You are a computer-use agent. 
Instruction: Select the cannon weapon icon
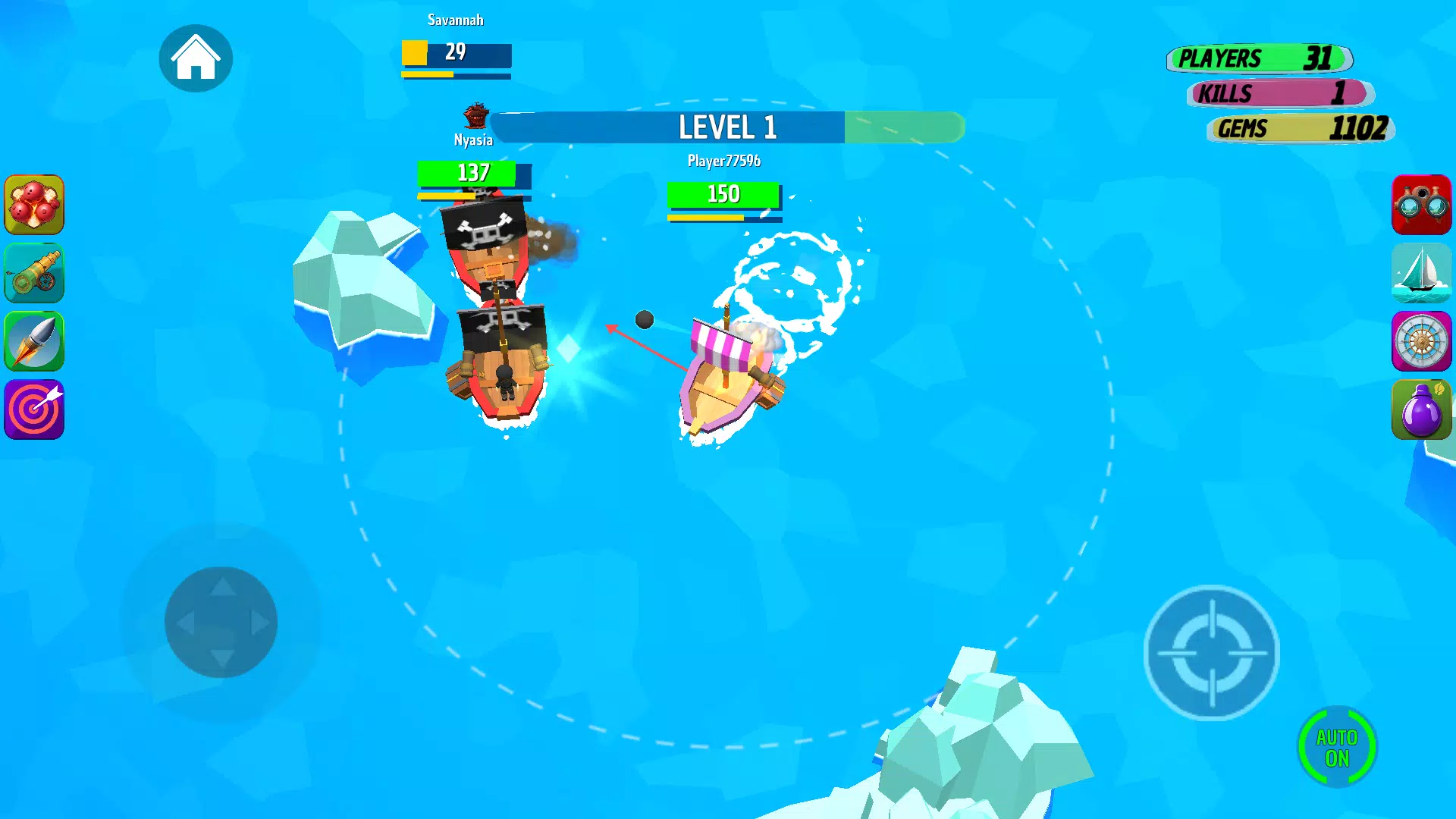34,273
